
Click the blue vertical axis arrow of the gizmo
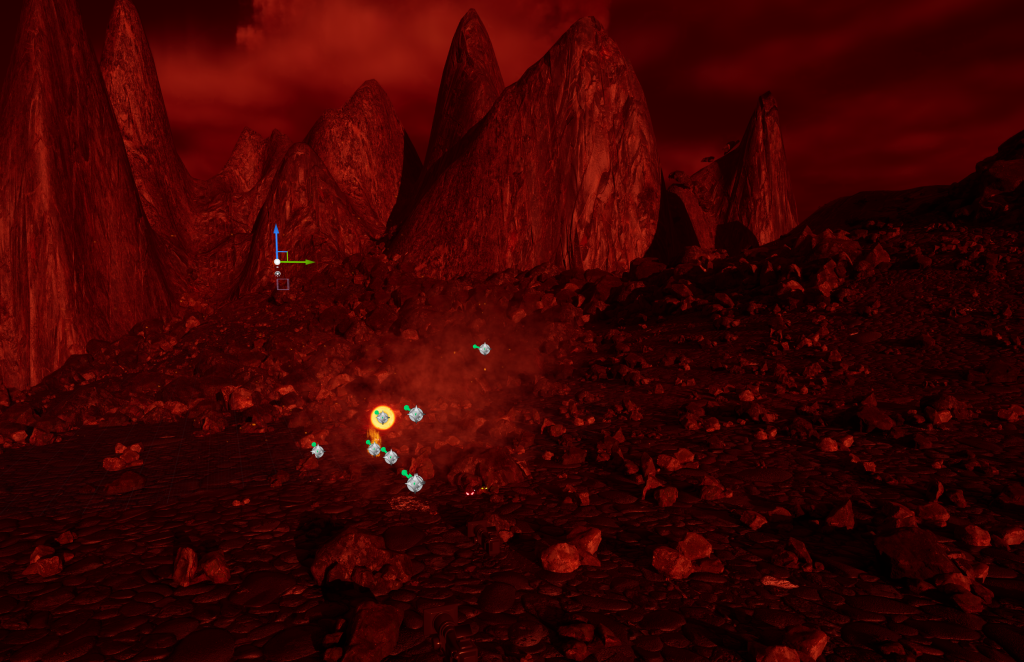click(276, 240)
